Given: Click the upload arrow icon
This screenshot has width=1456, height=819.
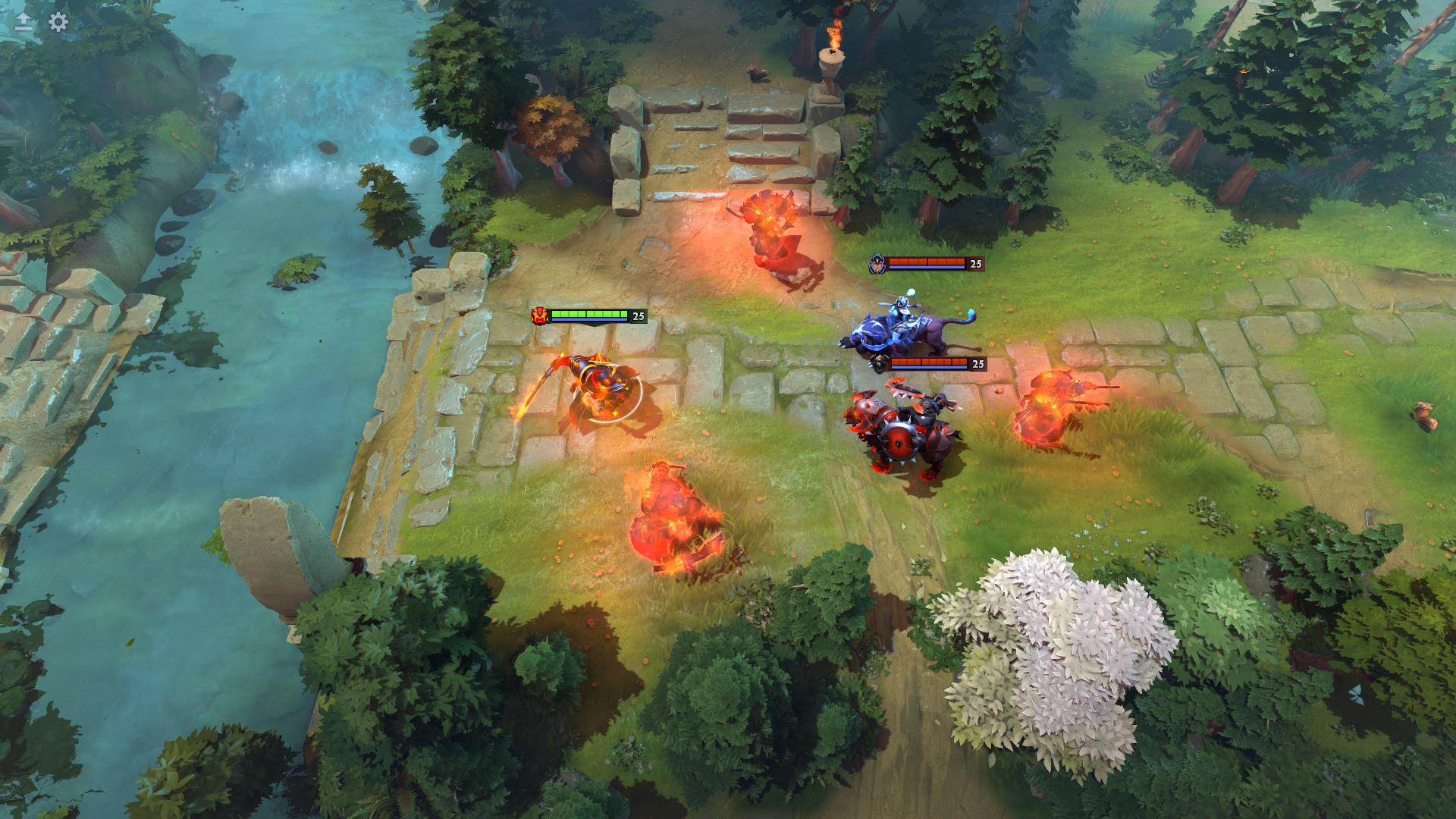Looking at the screenshot, I should (x=24, y=22).
